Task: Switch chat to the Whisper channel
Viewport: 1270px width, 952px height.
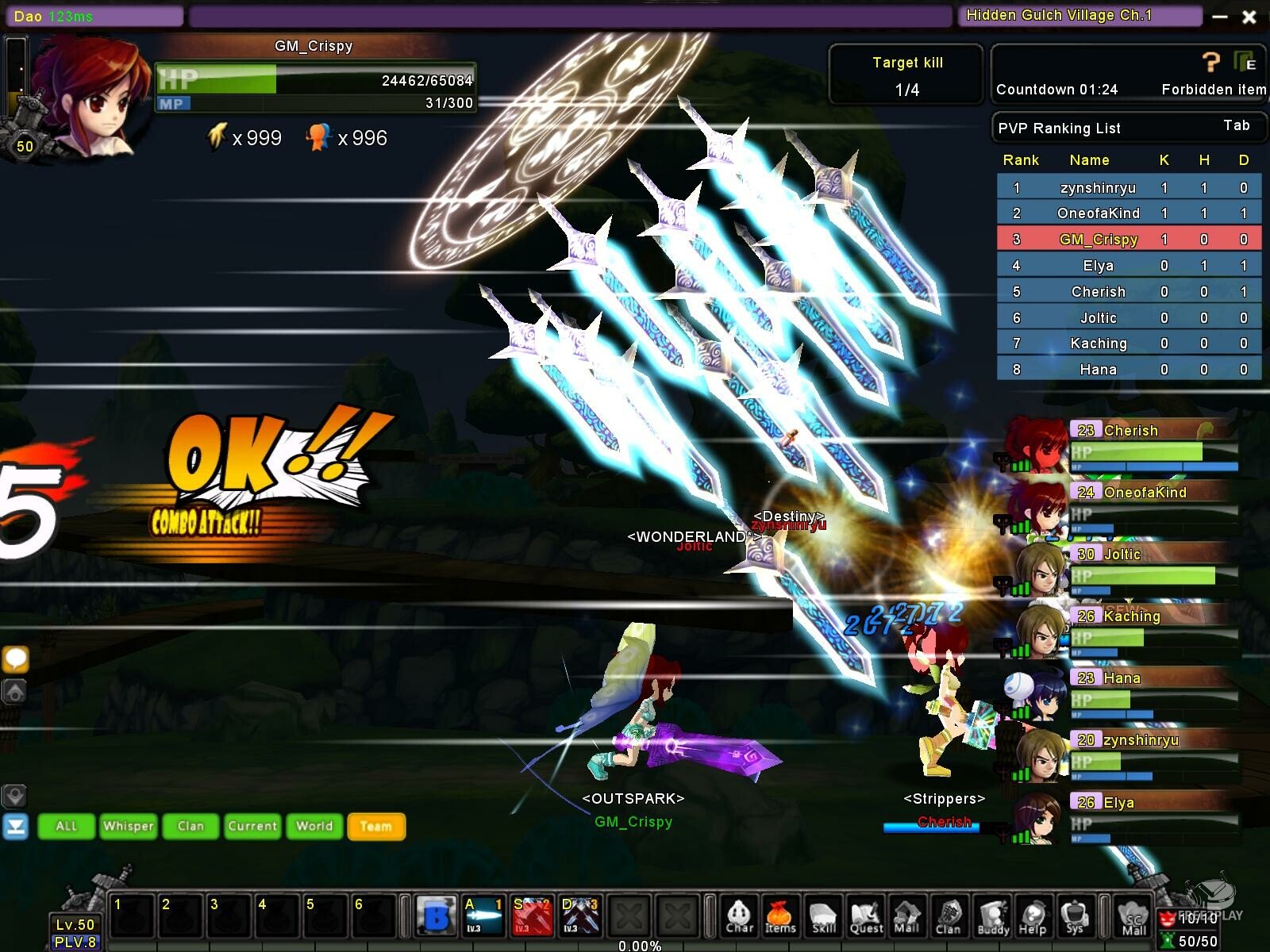Action: pos(128,826)
